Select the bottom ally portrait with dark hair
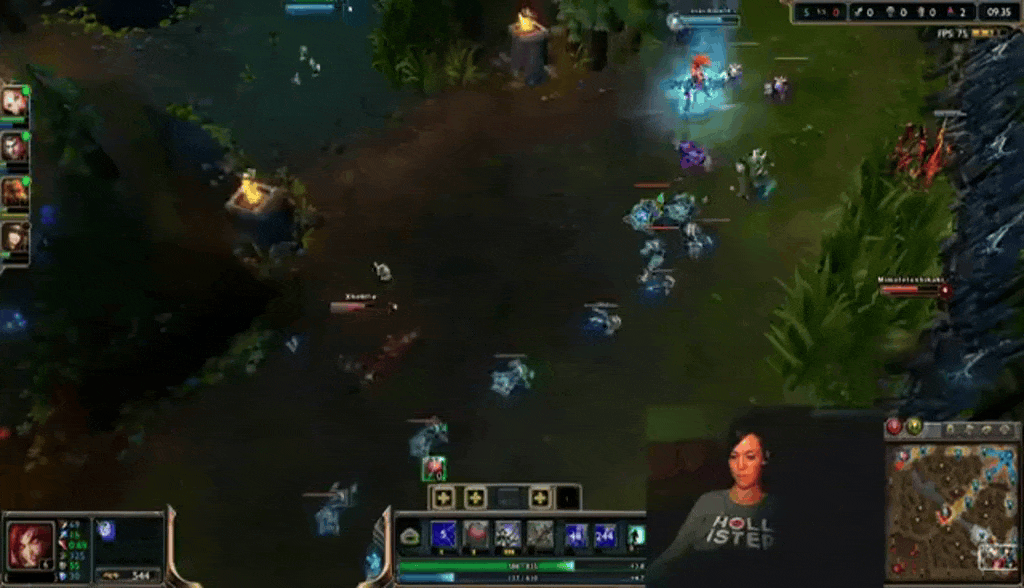1024x588 pixels. pyautogui.click(x=14, y=237)
